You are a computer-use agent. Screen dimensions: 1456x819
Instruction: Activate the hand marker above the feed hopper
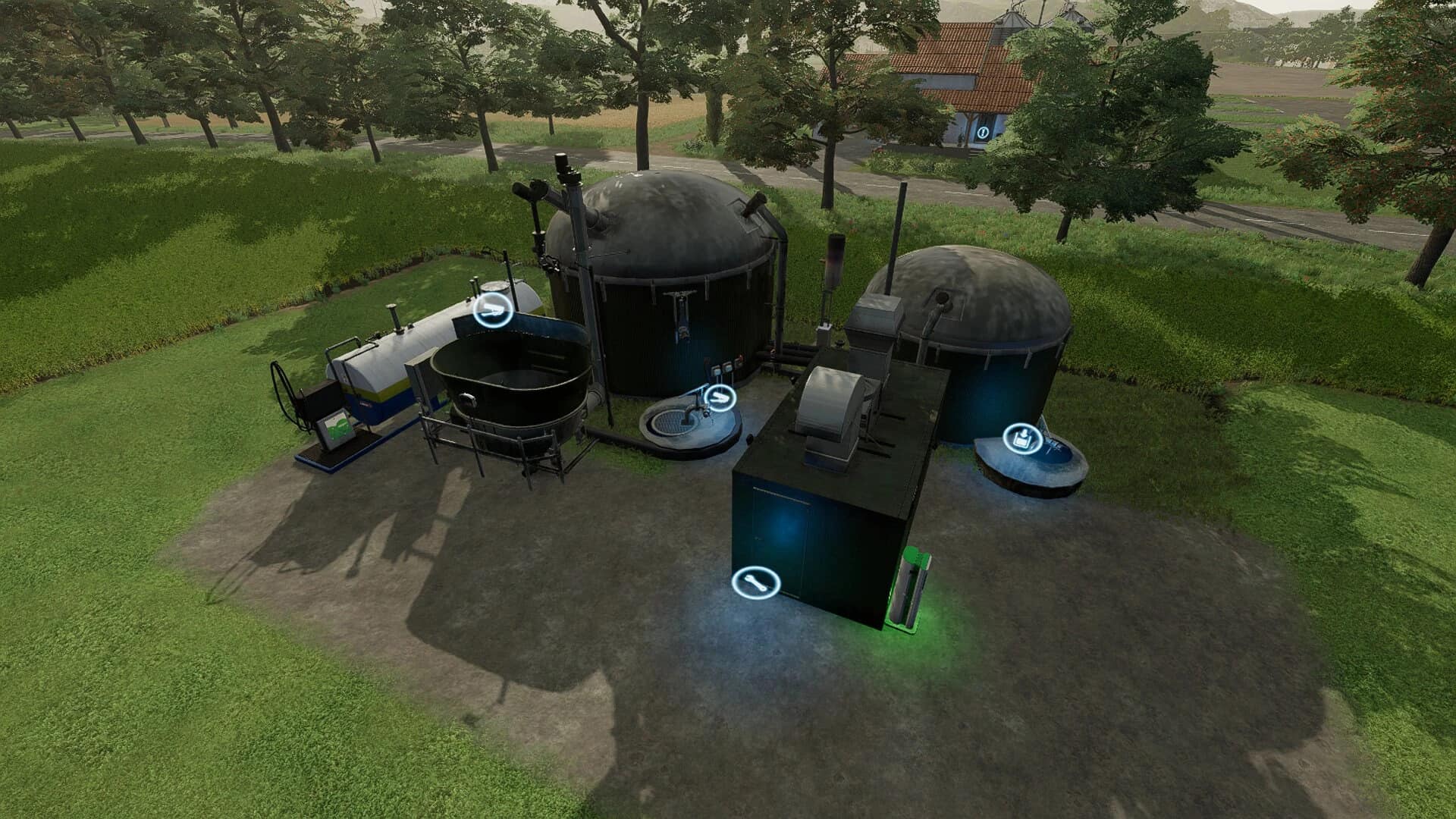click(x=492, y=310)
